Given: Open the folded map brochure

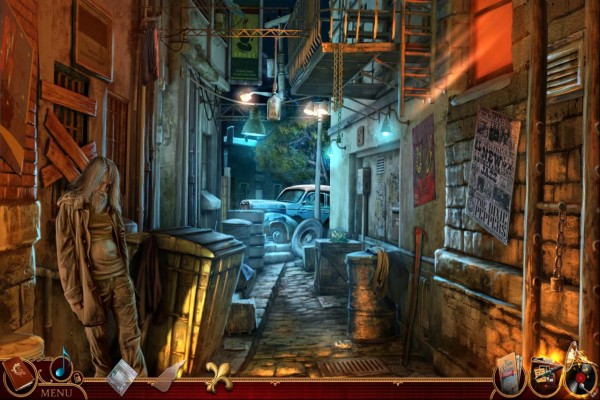Looking at the screenshot, I should coord(509,371).
